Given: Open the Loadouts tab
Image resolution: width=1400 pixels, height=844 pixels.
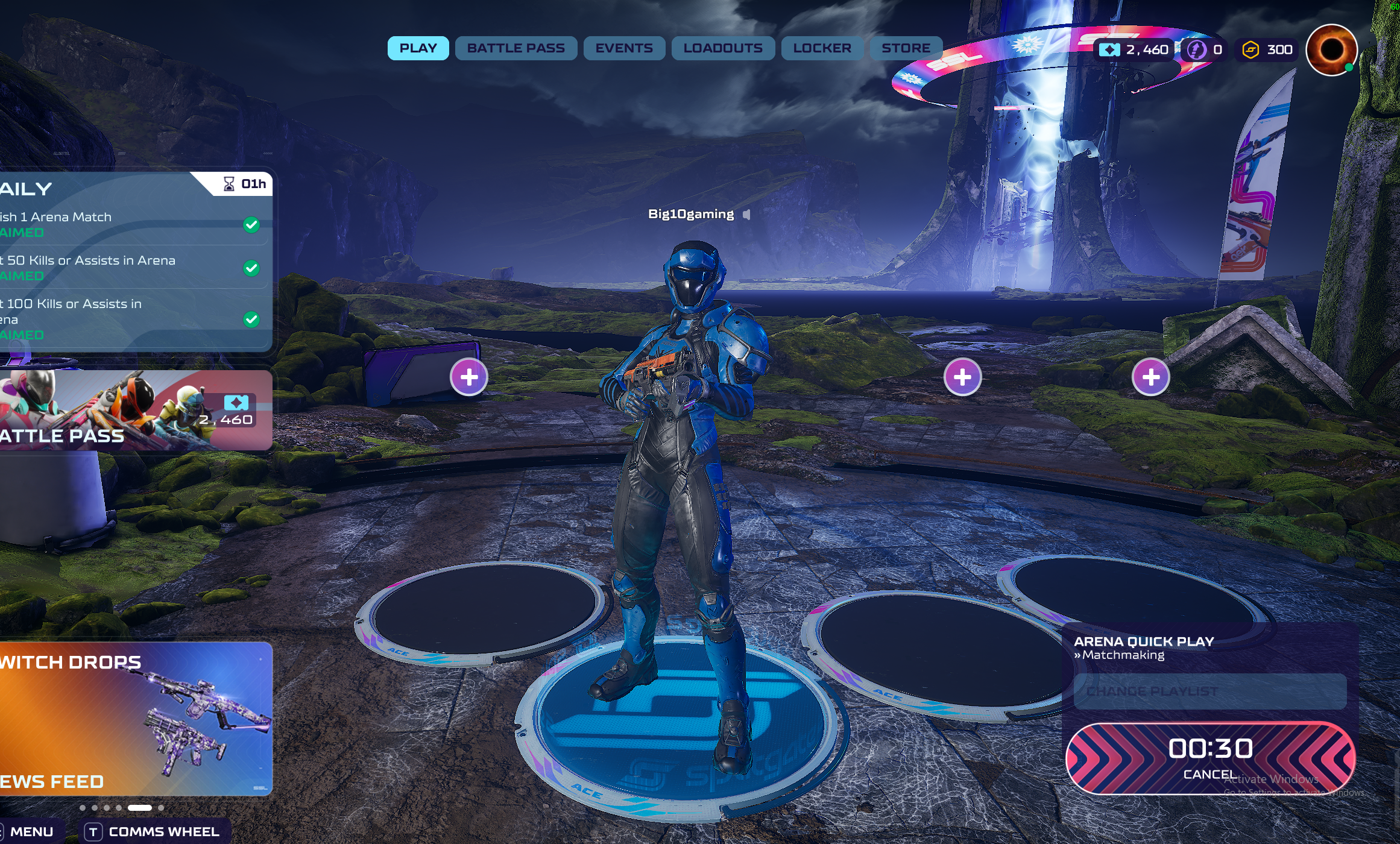Looking at the screenshot, I should [x=722, y=48].
